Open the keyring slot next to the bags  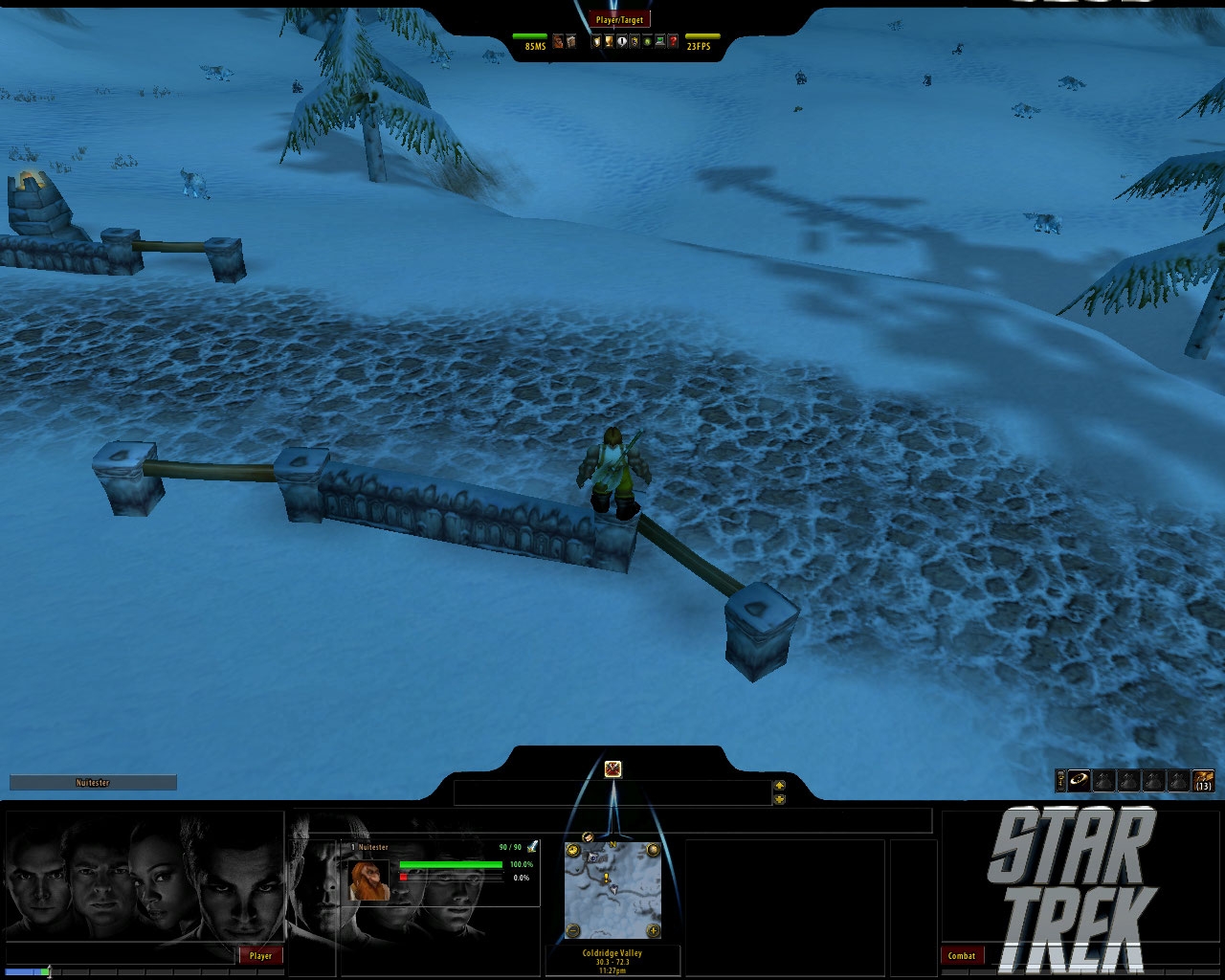tap(1060, 780)
